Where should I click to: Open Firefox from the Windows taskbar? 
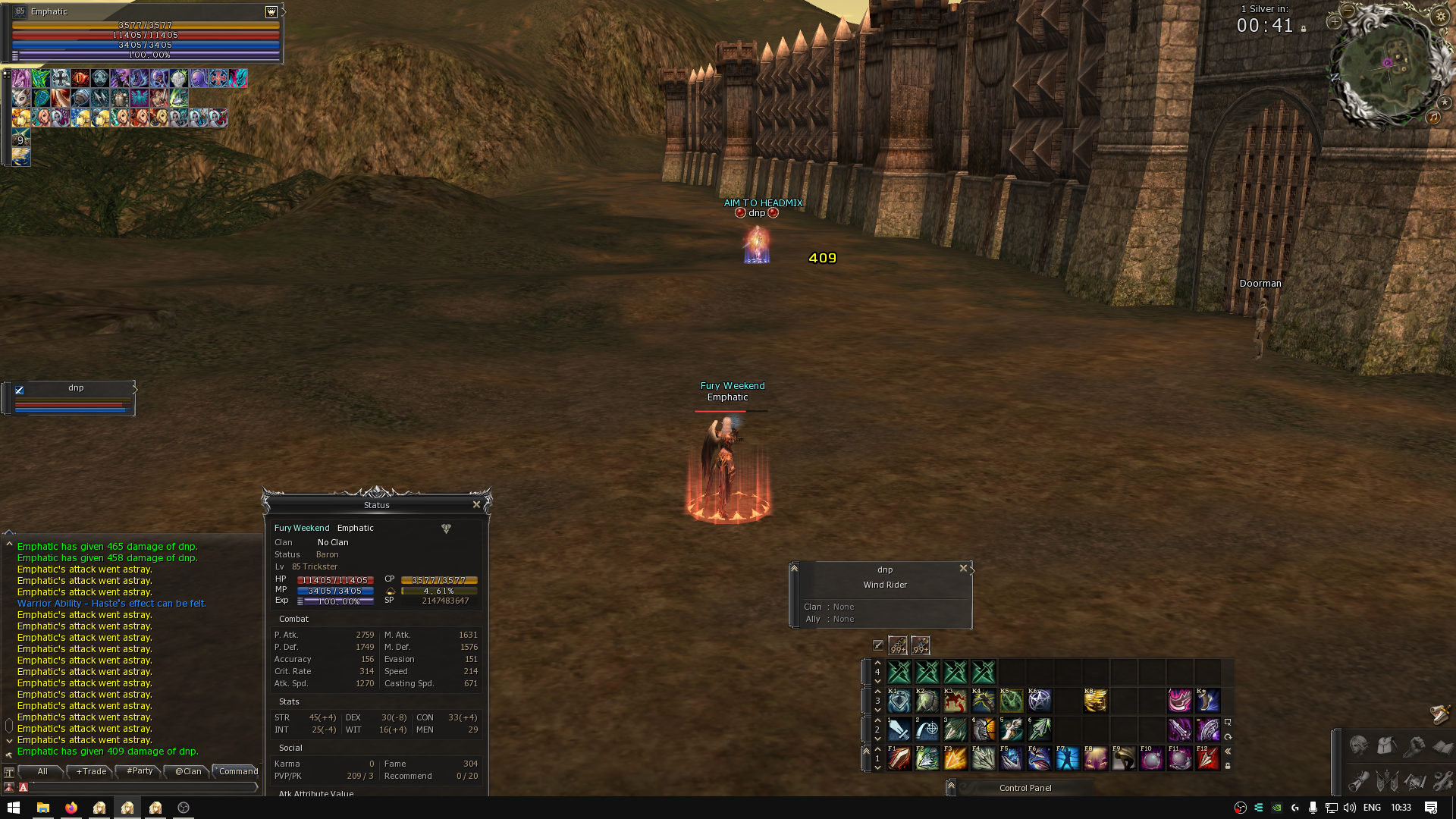71,808
